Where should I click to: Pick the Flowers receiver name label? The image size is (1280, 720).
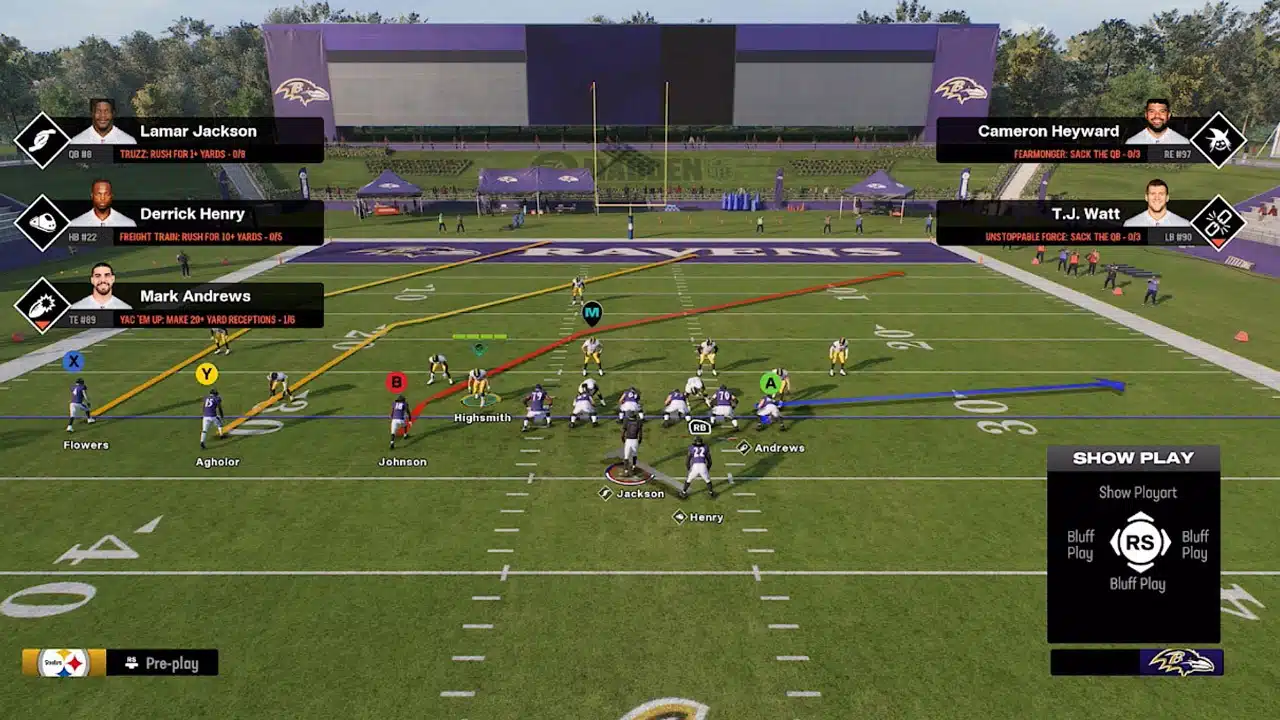pyautogui.click(x=86, y=445)
